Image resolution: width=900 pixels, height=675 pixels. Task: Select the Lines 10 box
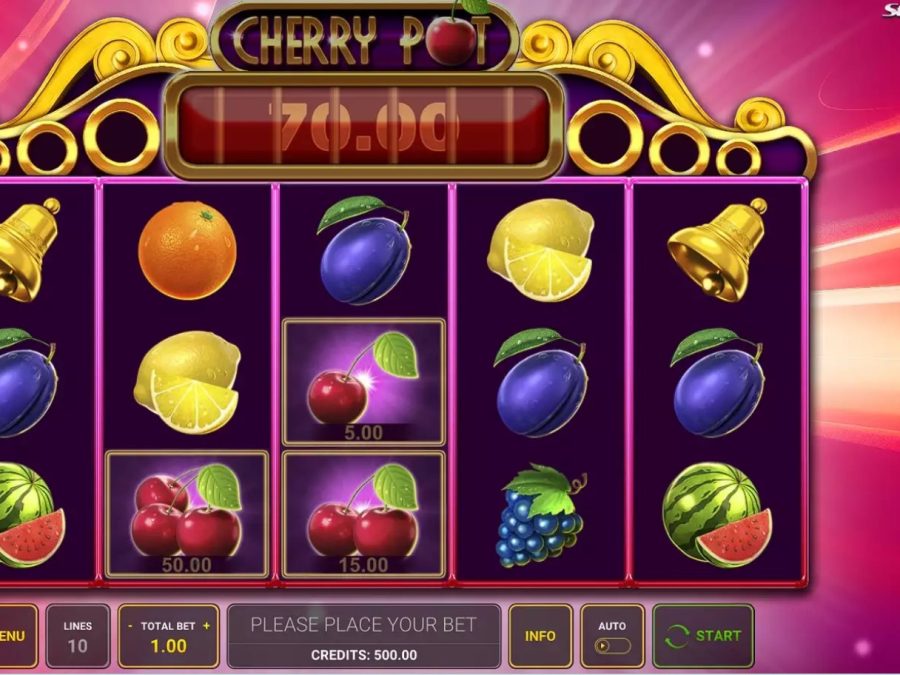tap(77, 636)
